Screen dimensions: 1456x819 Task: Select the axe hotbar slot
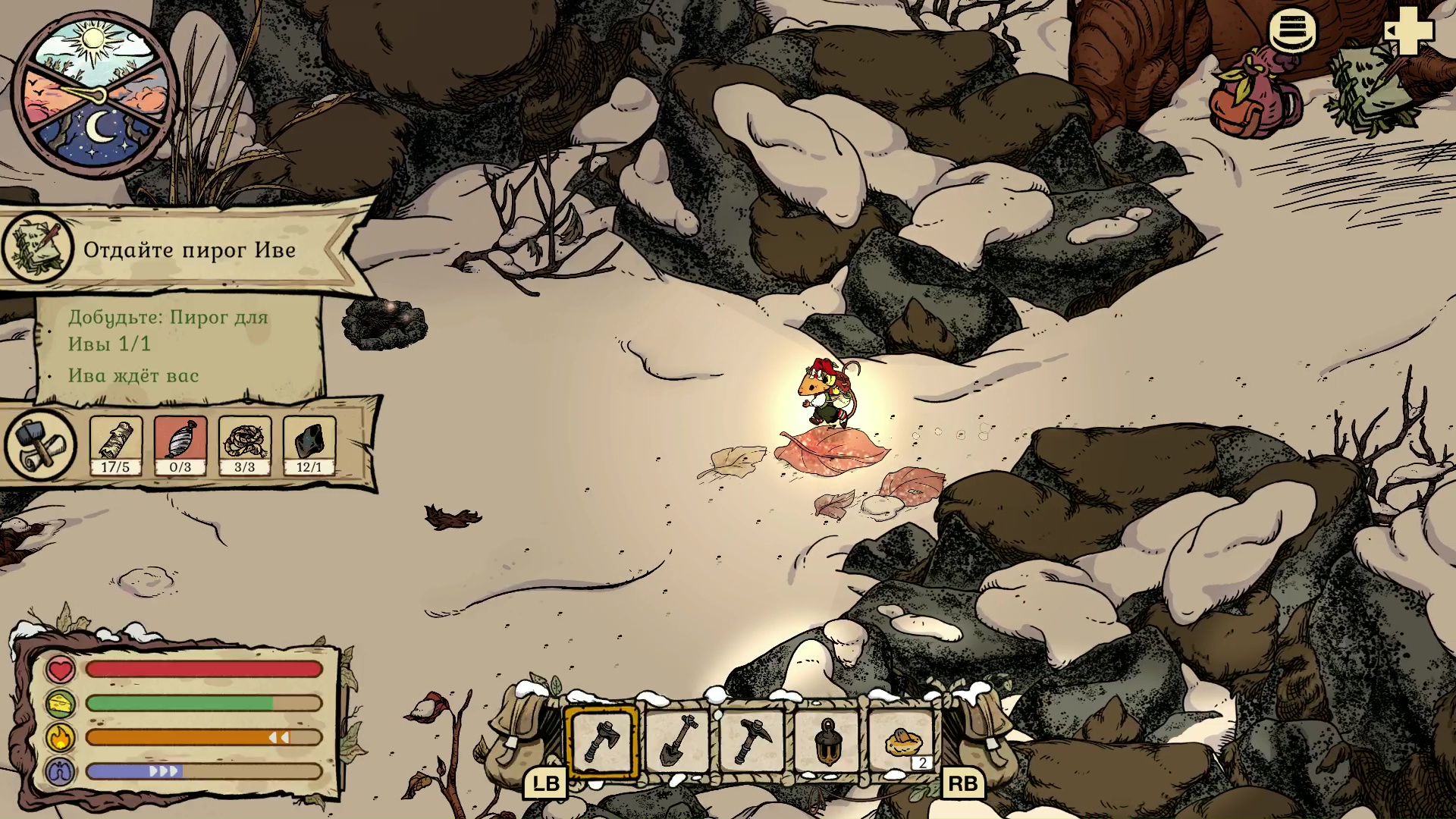[601, 741]
